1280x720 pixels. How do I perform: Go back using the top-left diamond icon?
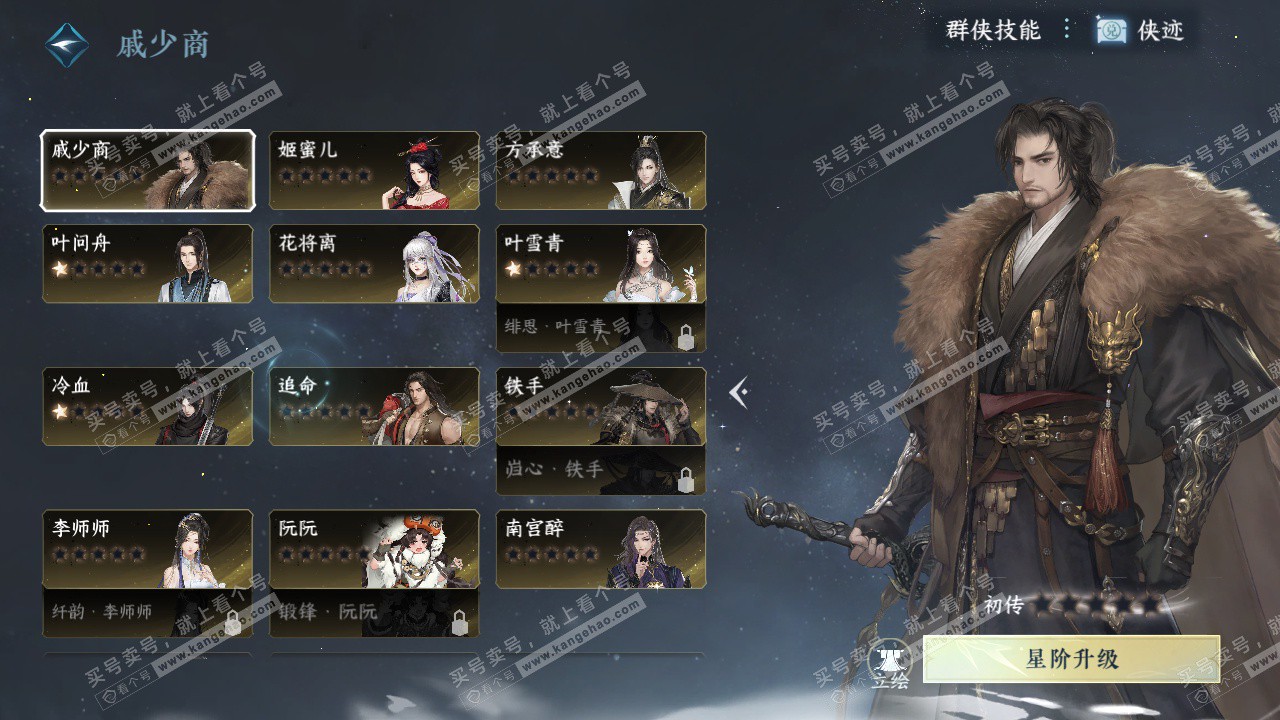point(67,45)
